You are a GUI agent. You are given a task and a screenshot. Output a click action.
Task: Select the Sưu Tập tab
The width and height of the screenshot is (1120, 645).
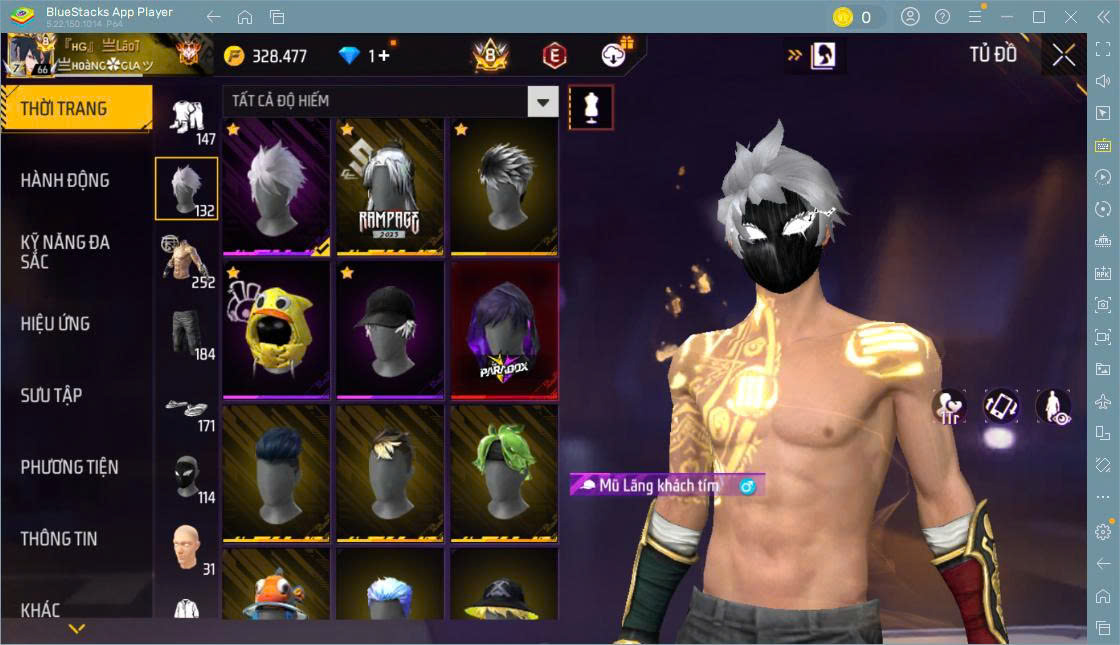click(x=52, y=395)
